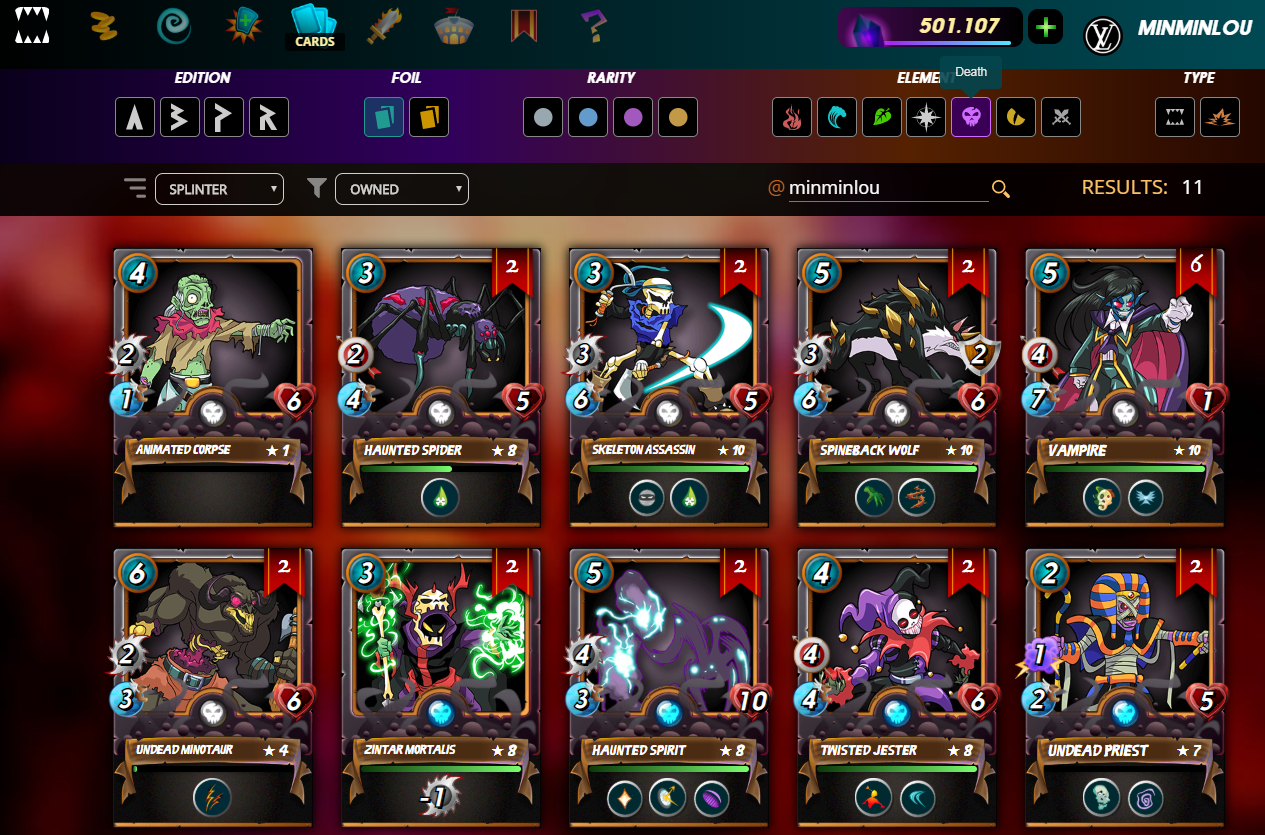
Task: Open the Cards section in top navigation
Action: click(314, 27)
